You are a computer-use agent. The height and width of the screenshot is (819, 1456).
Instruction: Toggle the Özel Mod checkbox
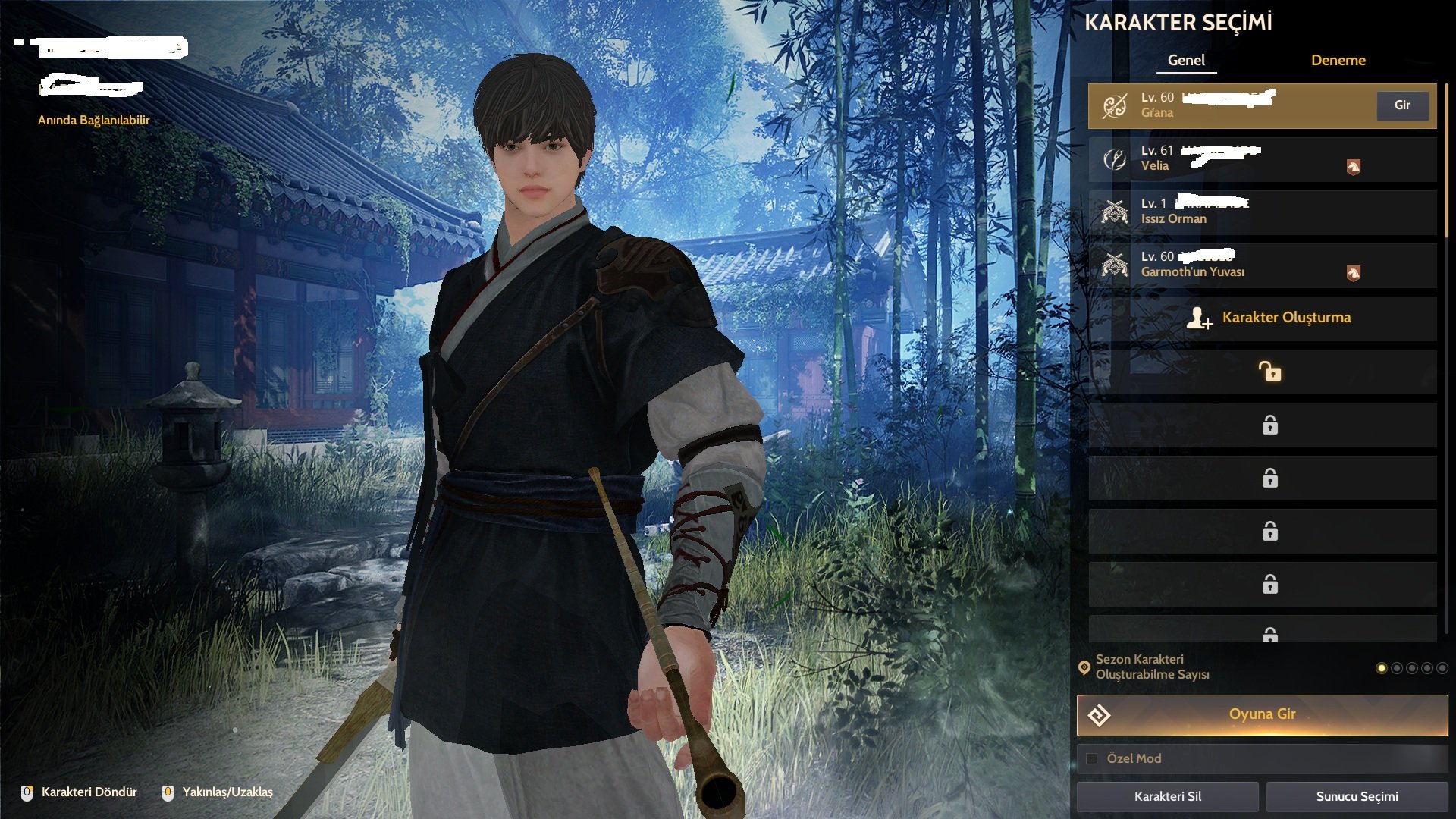[x=1092, y=758]
